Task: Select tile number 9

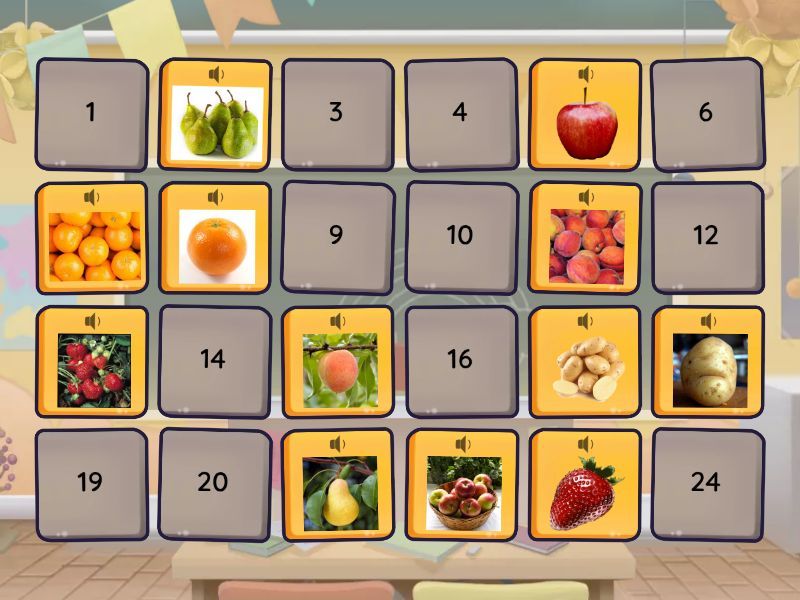Action: 337,236
